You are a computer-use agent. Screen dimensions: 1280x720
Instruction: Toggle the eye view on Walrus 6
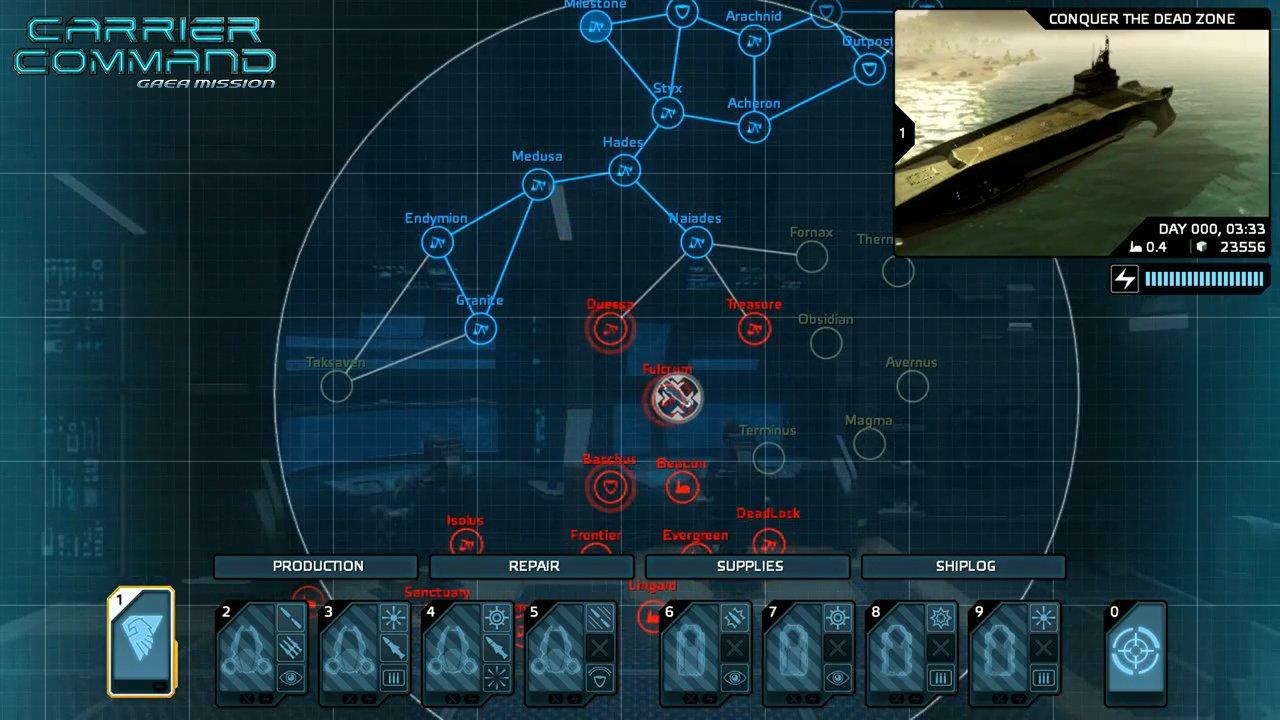736,676
